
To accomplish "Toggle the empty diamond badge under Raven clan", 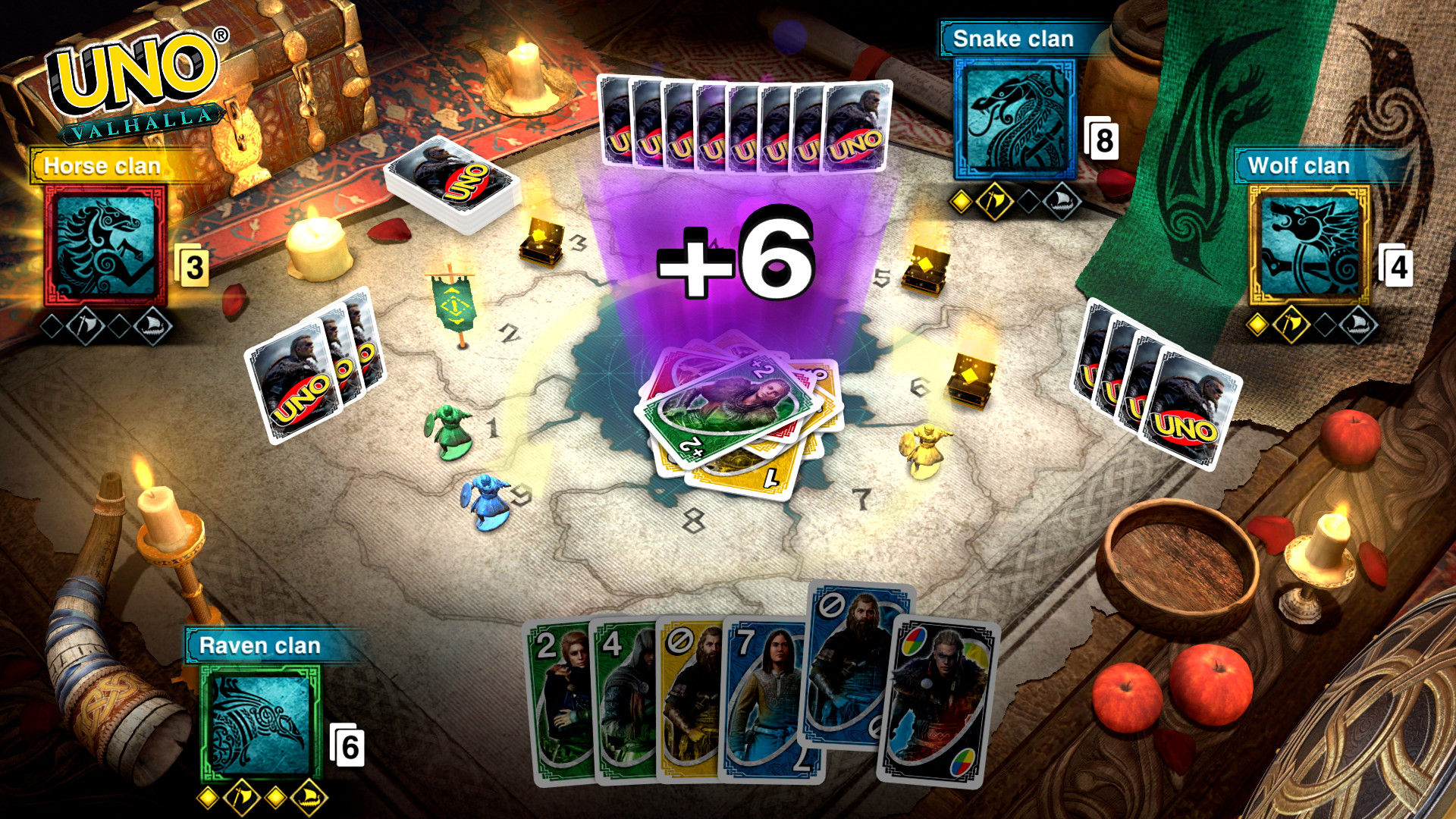I will coord(274,798).
